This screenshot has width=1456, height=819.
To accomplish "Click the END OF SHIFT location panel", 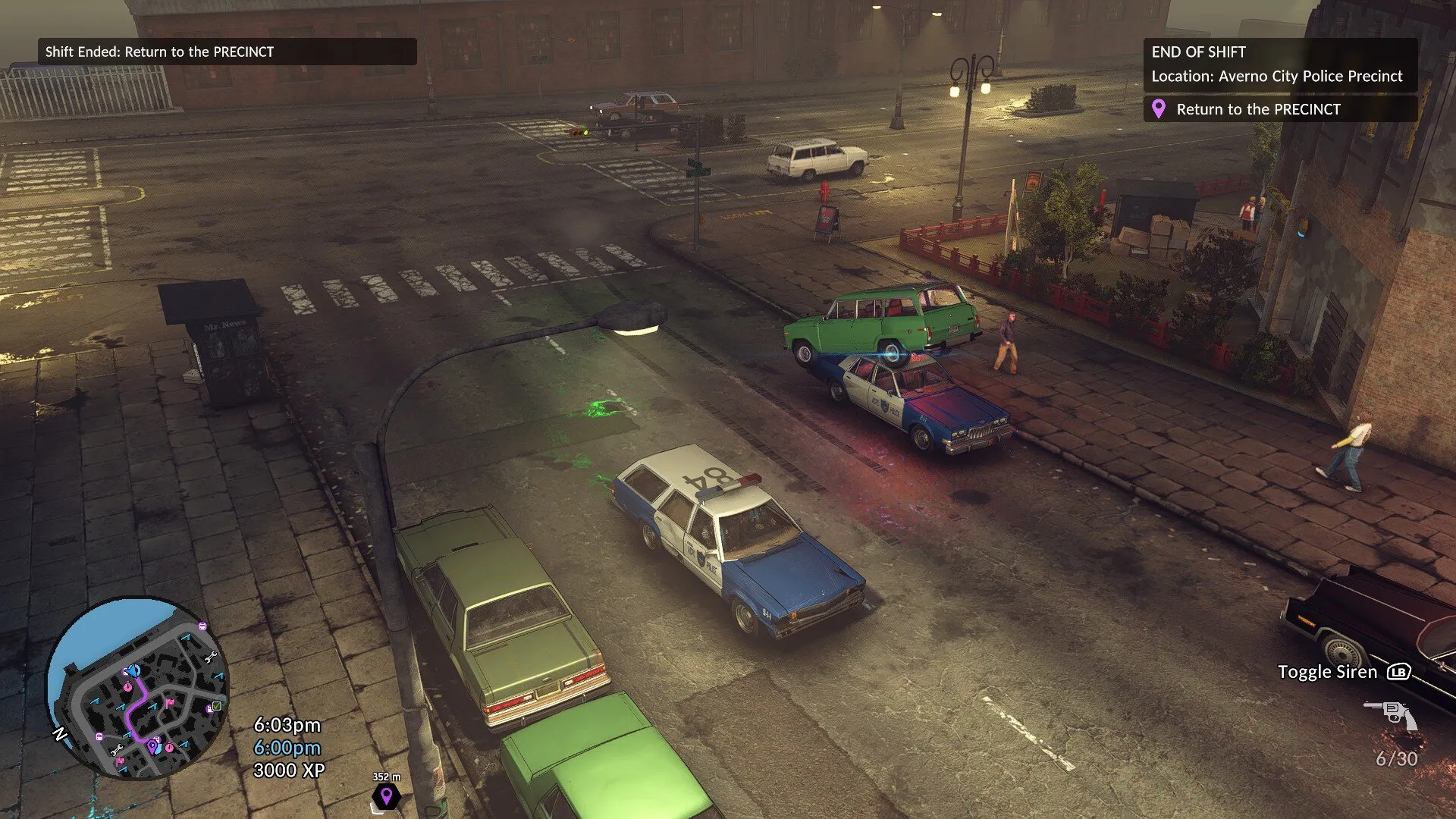I will click(1279, 64).
